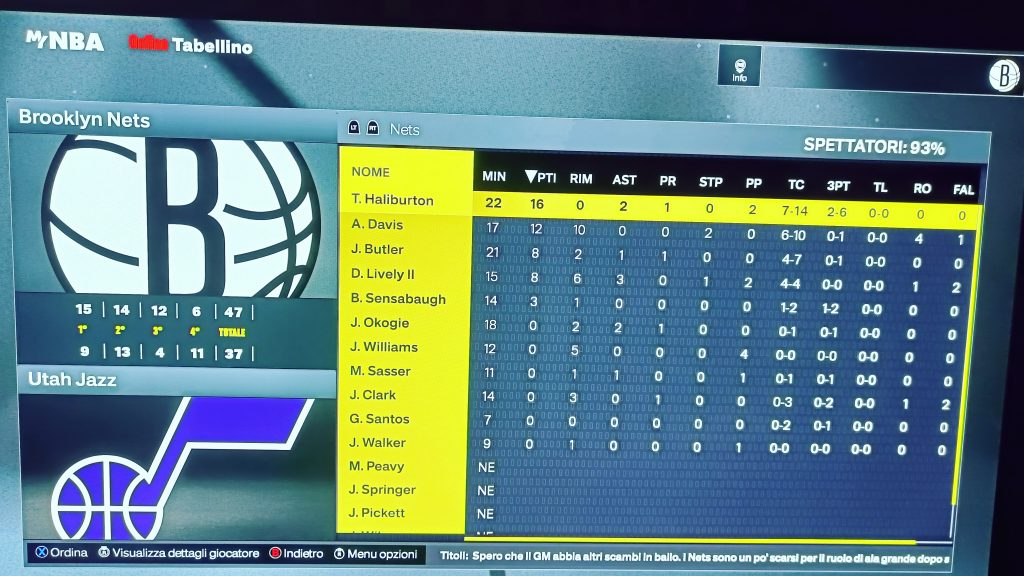Pick D. Lively II from the list

[383, 274]
